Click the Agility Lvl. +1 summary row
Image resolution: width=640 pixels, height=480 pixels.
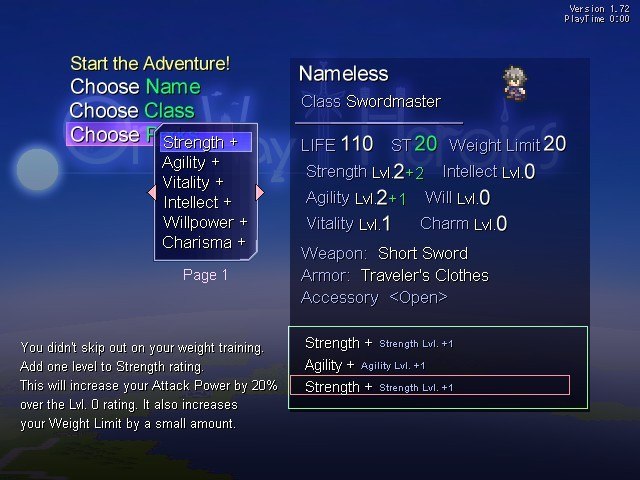coord(365,365)
